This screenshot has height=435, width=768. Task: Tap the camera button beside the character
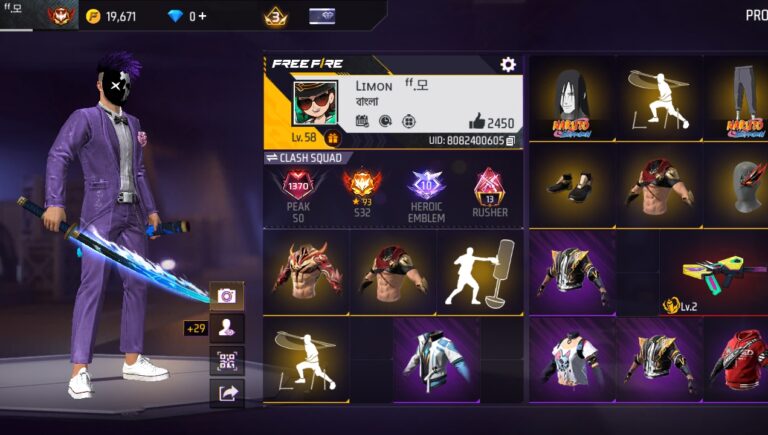(227, 295)
